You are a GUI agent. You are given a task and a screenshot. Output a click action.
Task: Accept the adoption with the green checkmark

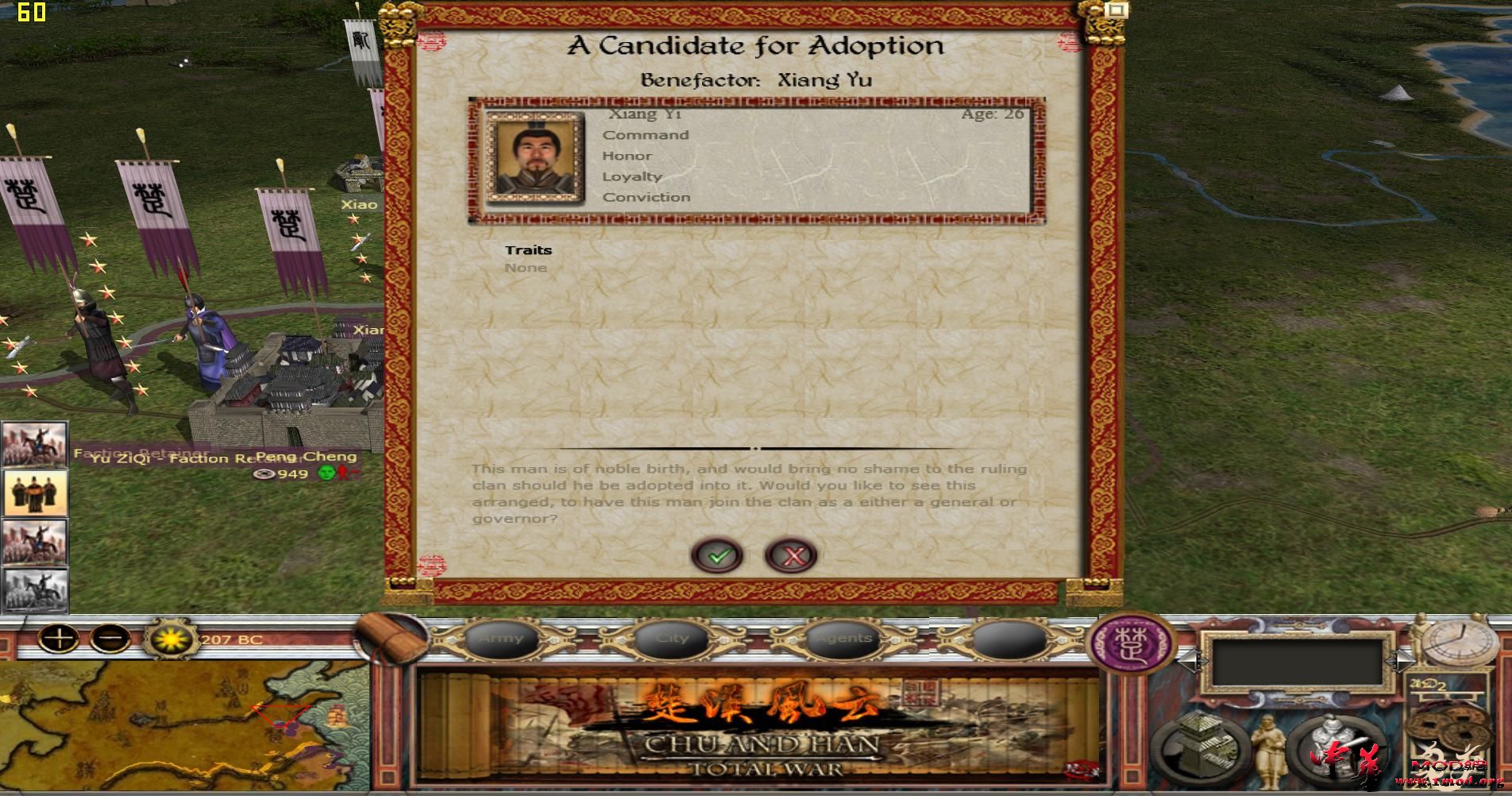pos(717,555)
